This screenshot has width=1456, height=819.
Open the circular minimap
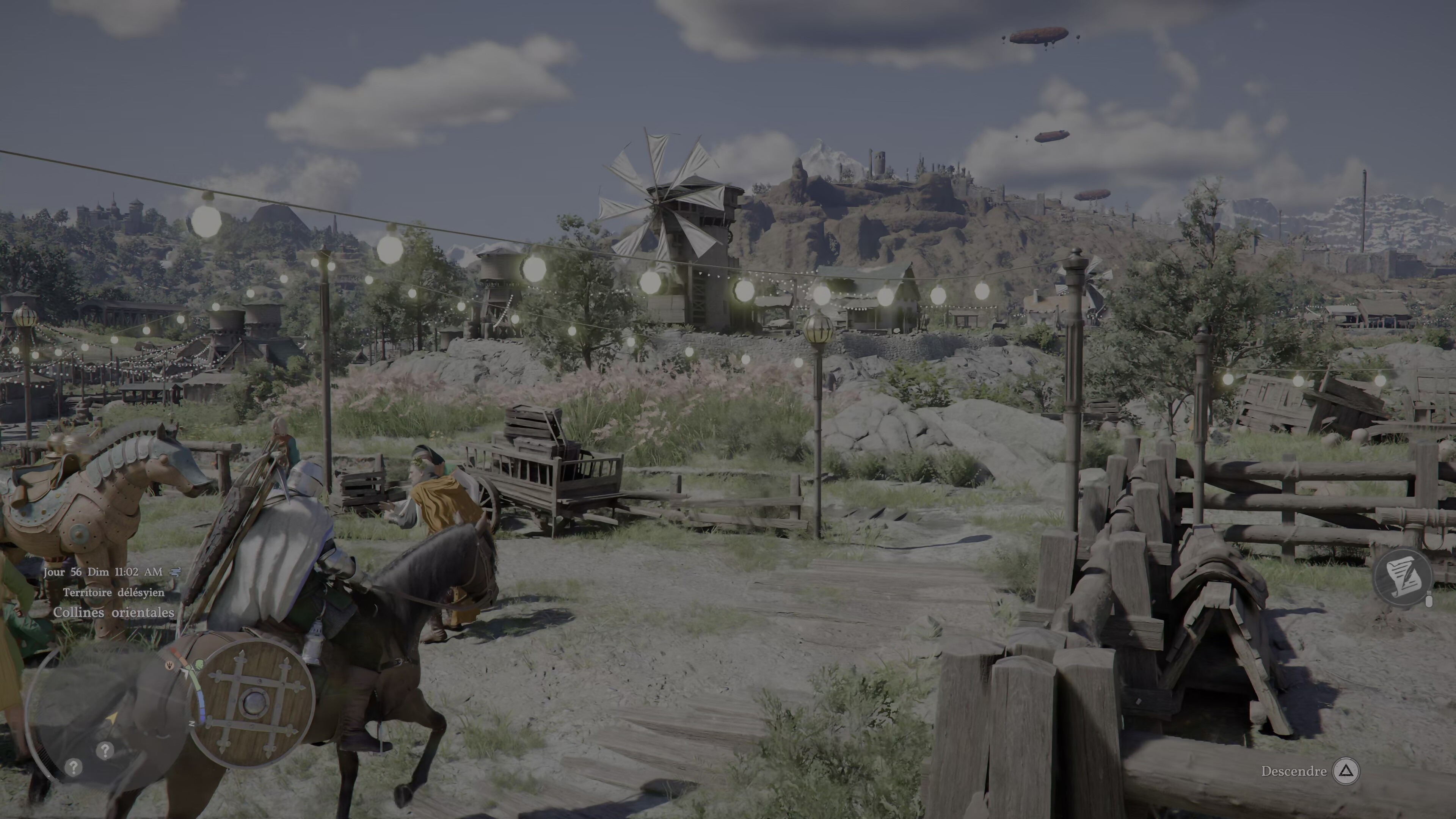coord(107,718)
